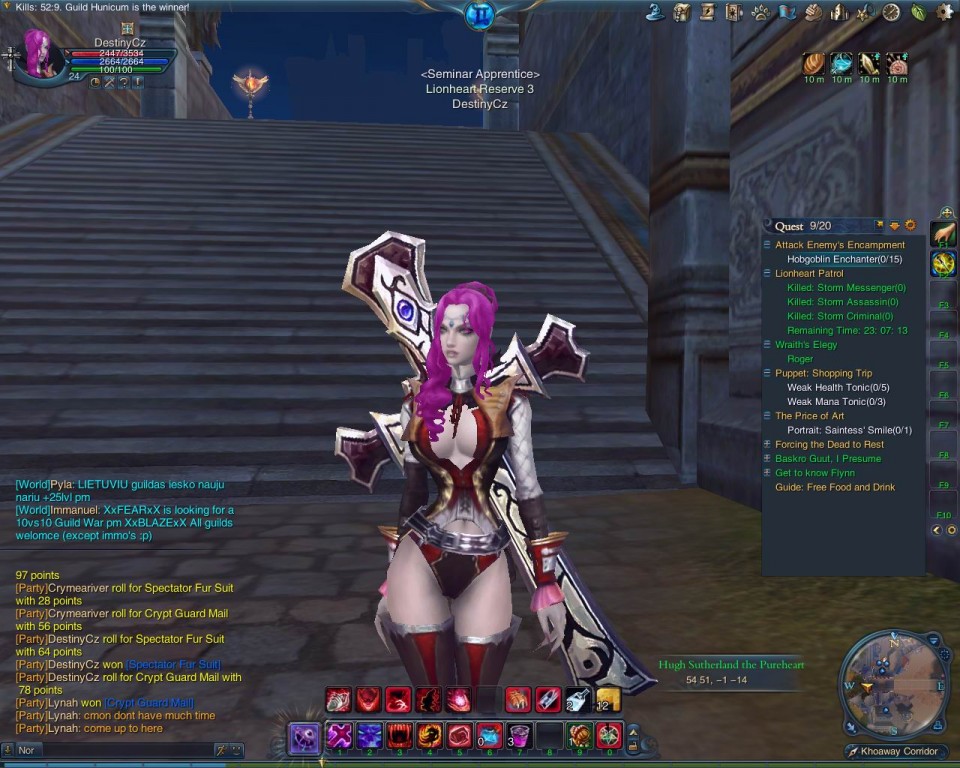Open the pet paw print menu
Screen dimensions: 960x768
point(761,12)
